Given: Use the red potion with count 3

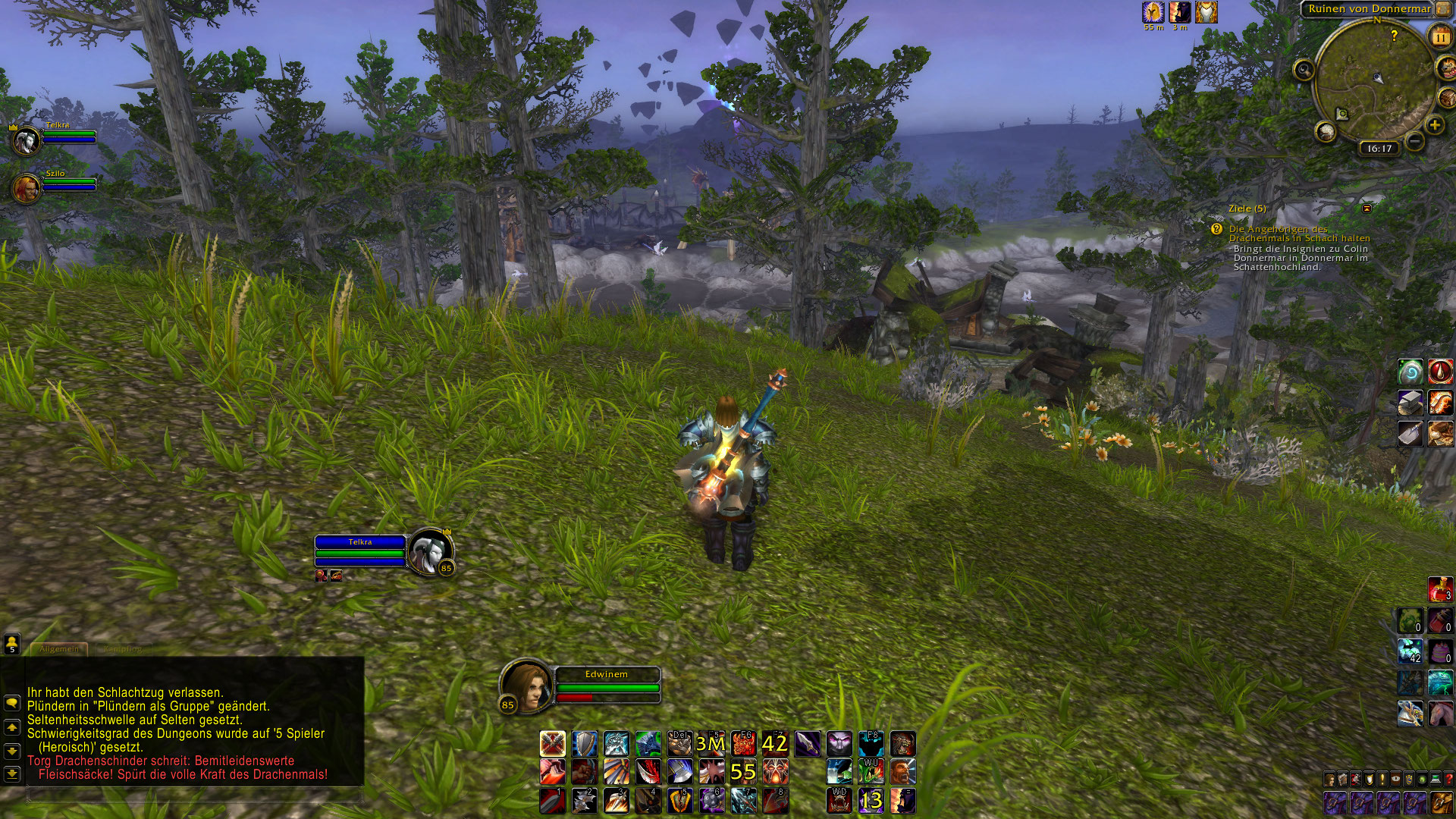Looking at the screenshot, I should point(1441,589).
